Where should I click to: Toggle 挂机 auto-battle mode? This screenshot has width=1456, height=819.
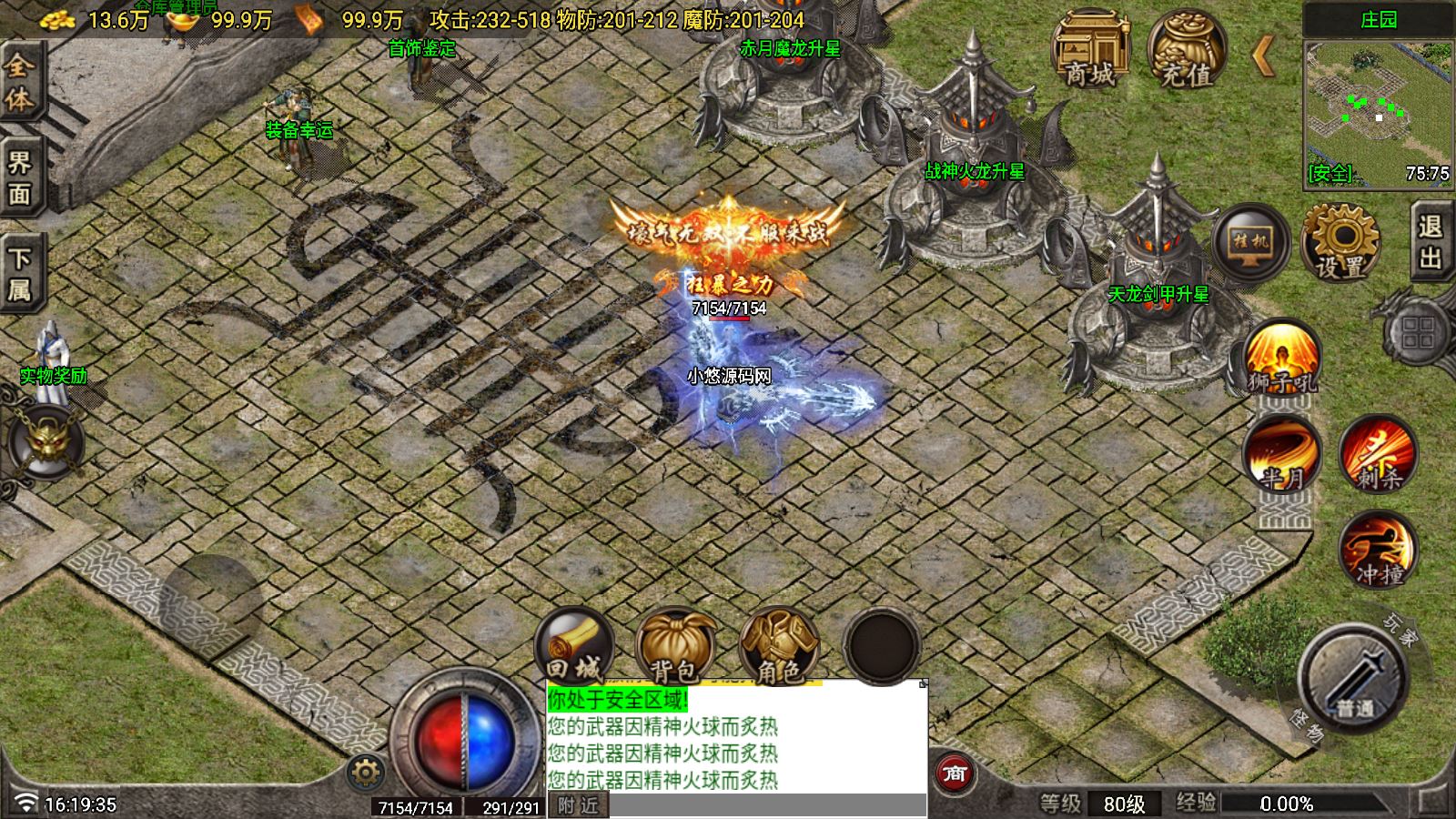click(x=1251, y=243)
